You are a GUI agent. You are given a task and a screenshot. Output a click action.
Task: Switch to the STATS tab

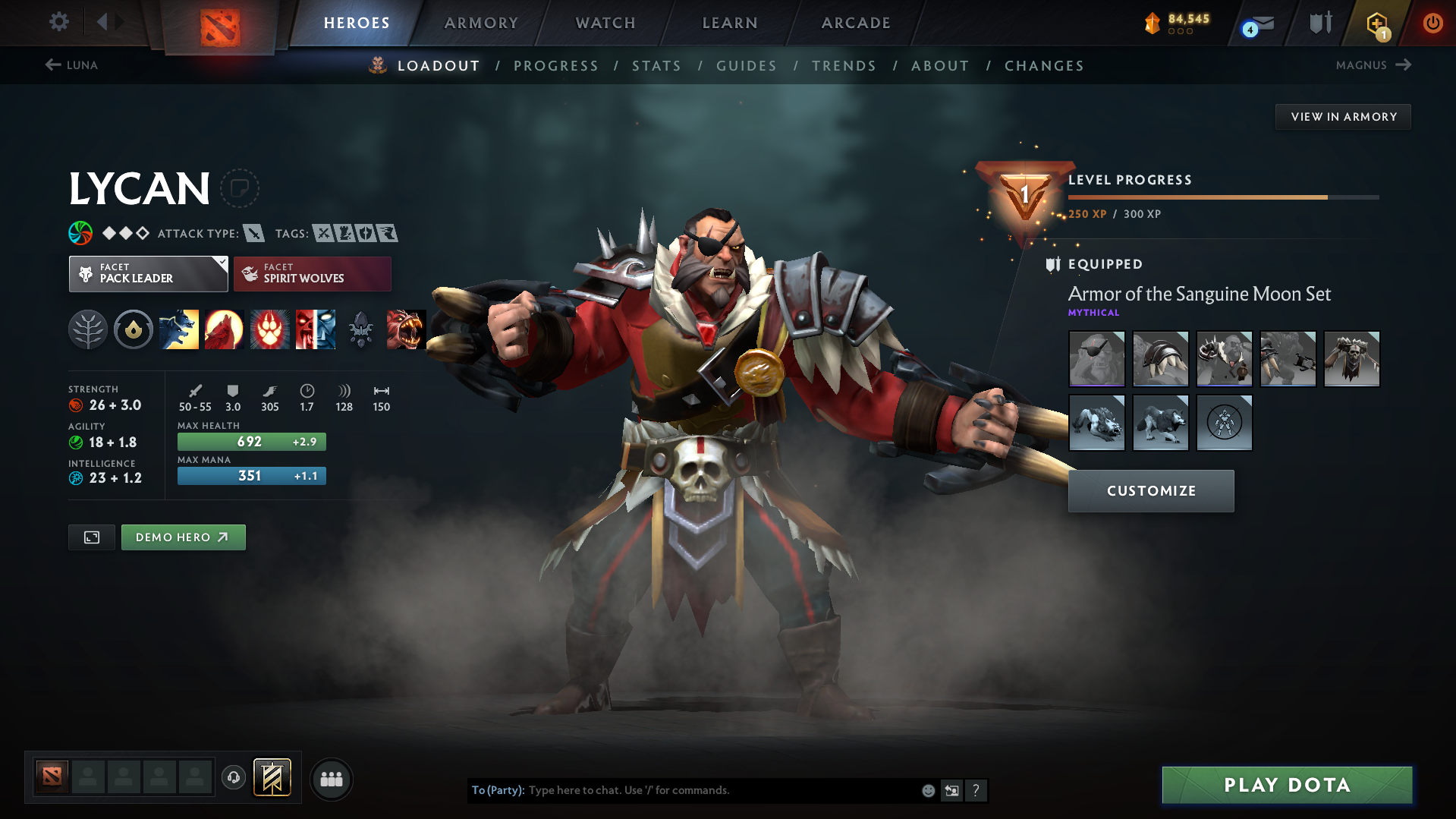click(656, 66)
